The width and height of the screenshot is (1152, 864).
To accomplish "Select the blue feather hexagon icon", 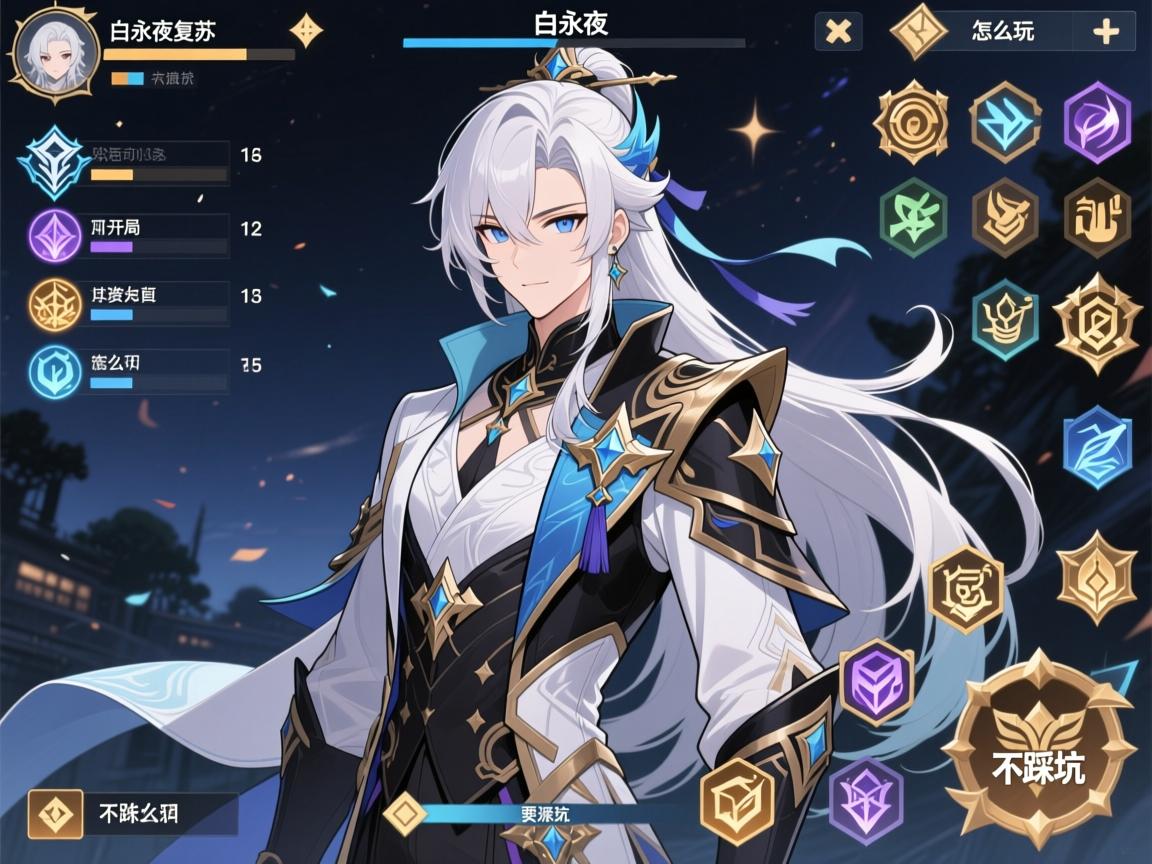I will tap(1097, 447).
